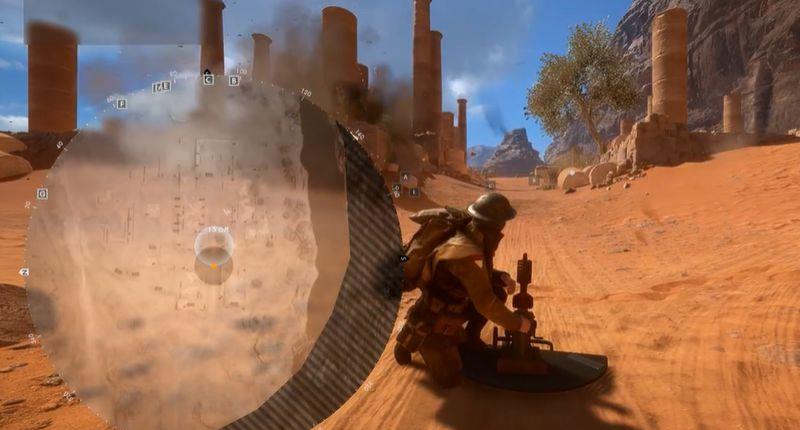The height and width of the screenshot is (430, 800).
Task: Select objective A marker
Action: [x=404, y=176]
